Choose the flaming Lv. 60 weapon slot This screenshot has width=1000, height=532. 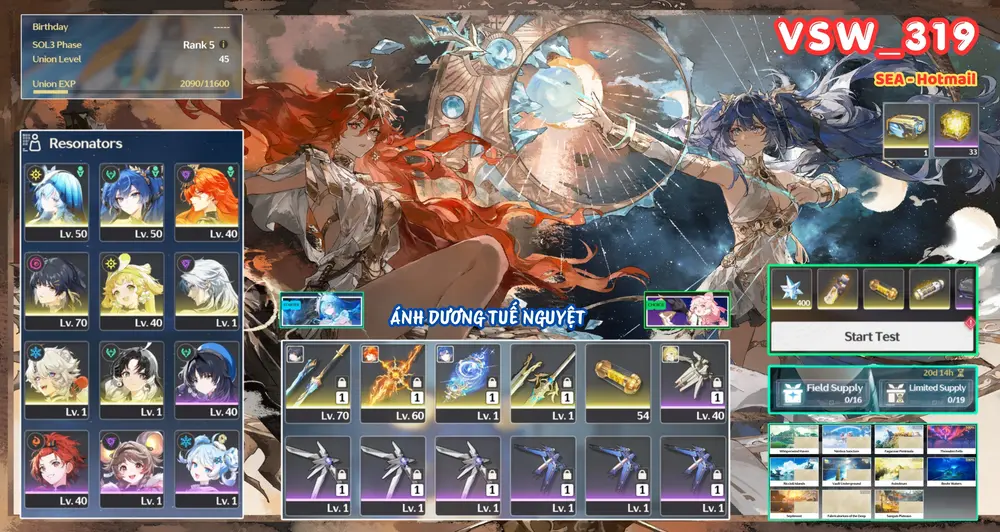pyautogui.click(x=393, y=382)
